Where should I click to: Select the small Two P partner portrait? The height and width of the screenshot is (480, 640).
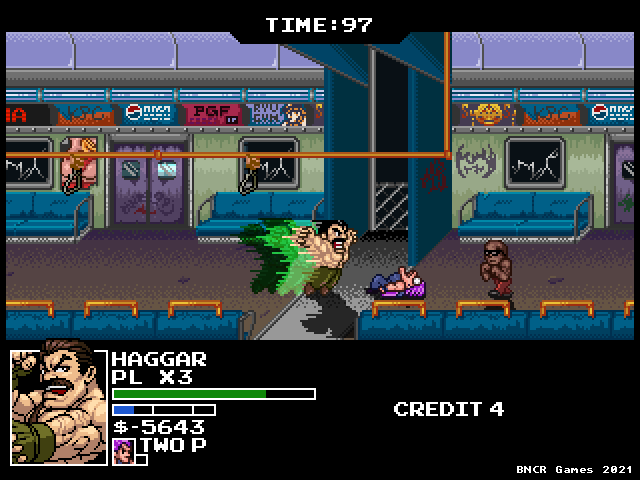(123, 447)
